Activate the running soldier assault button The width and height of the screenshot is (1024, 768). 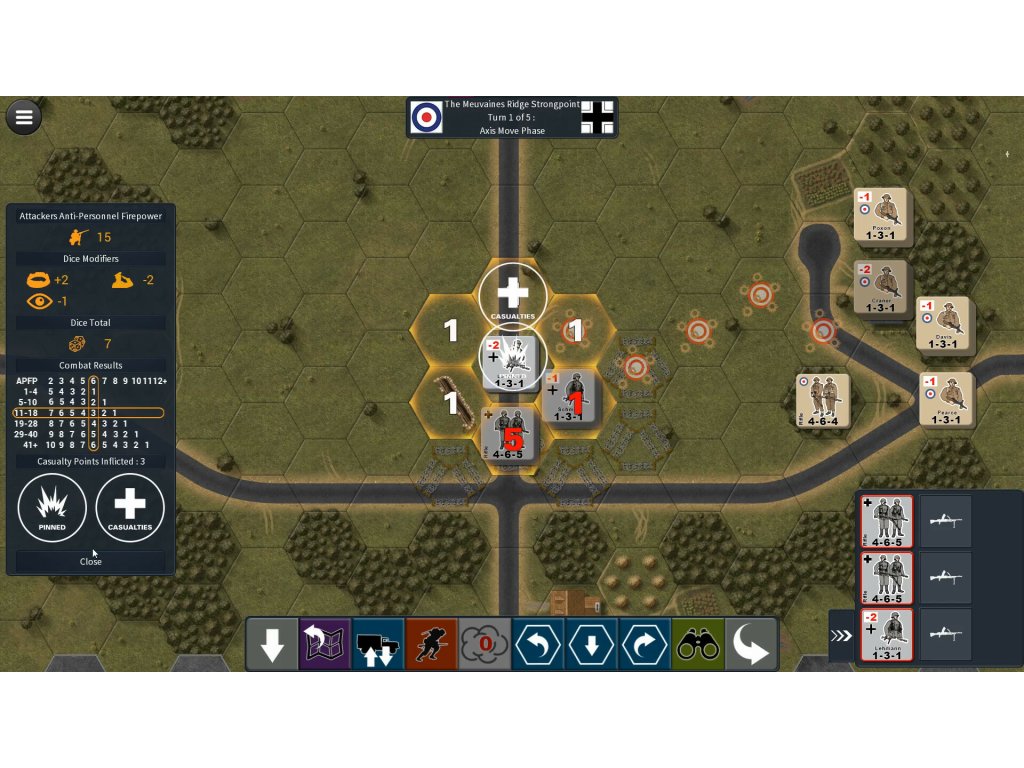click(432, 645)
